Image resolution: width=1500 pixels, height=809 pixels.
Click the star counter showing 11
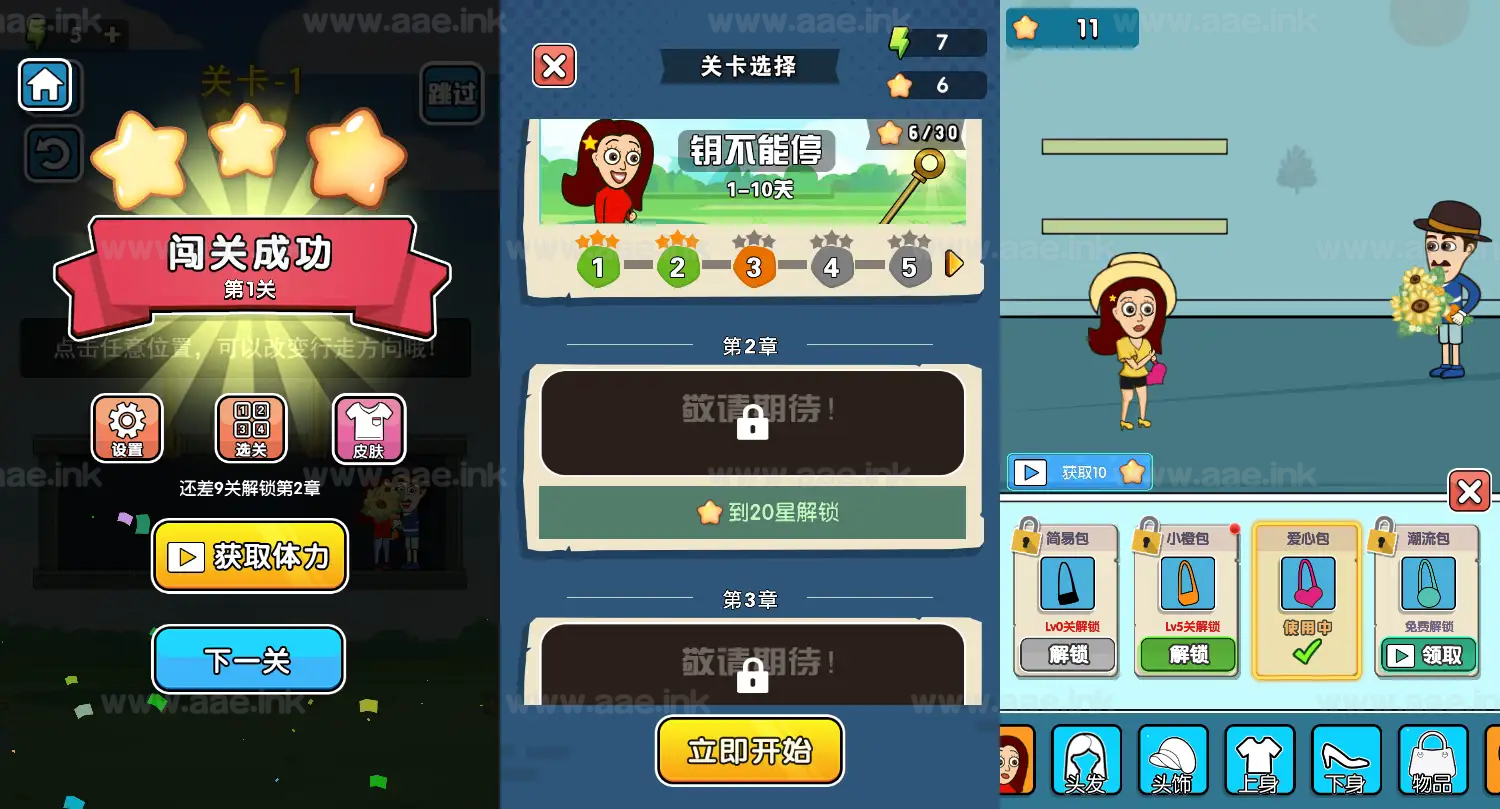(1070, 28)
